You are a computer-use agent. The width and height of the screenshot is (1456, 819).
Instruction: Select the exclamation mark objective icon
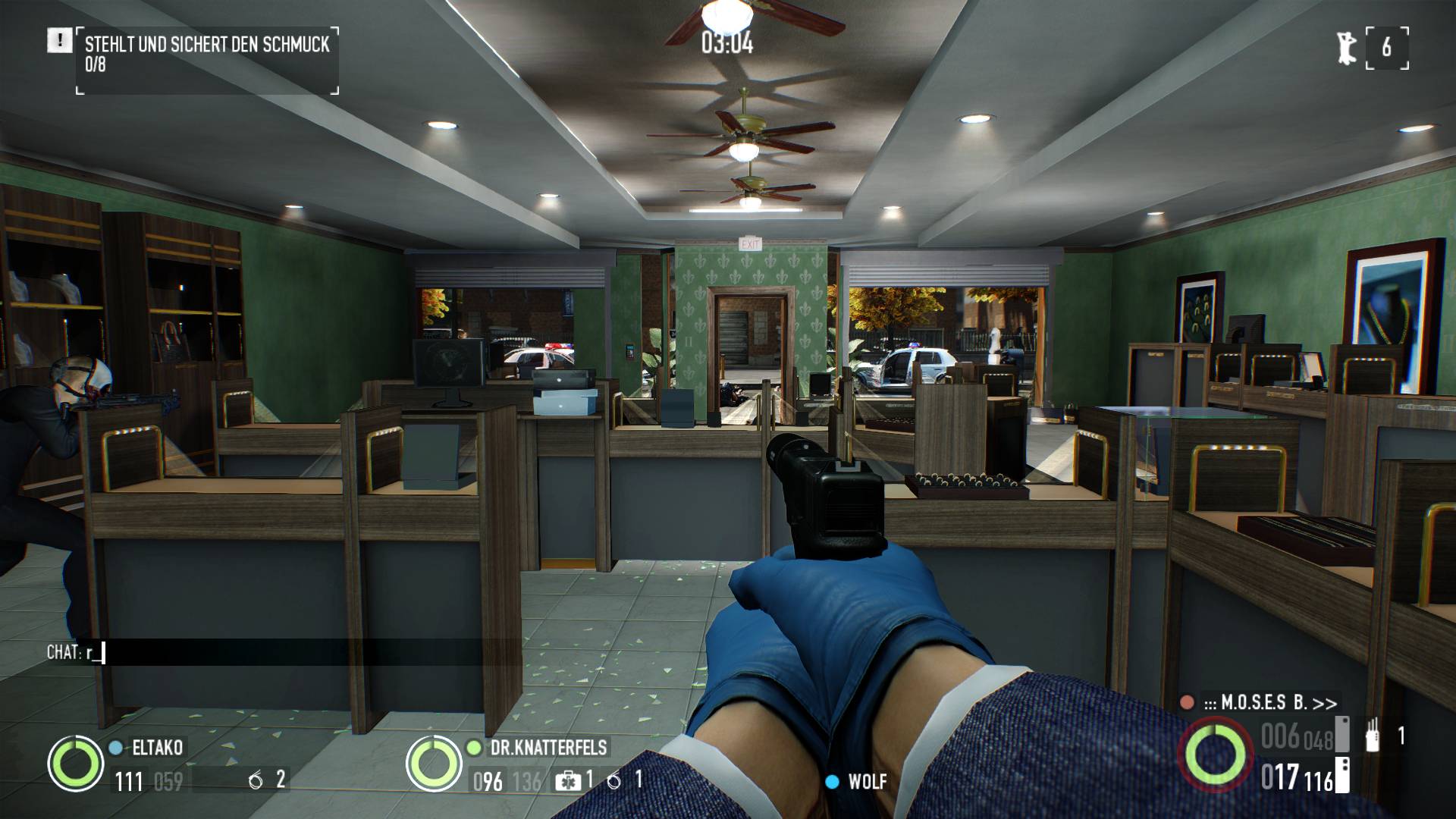point(58,41)
